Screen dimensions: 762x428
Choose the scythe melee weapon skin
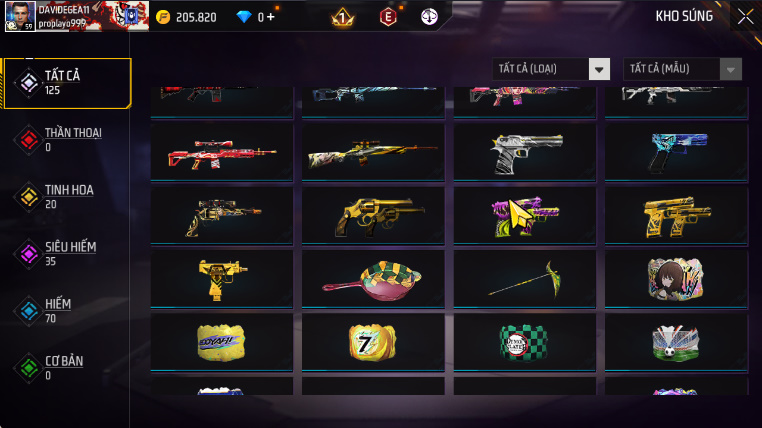523,279
